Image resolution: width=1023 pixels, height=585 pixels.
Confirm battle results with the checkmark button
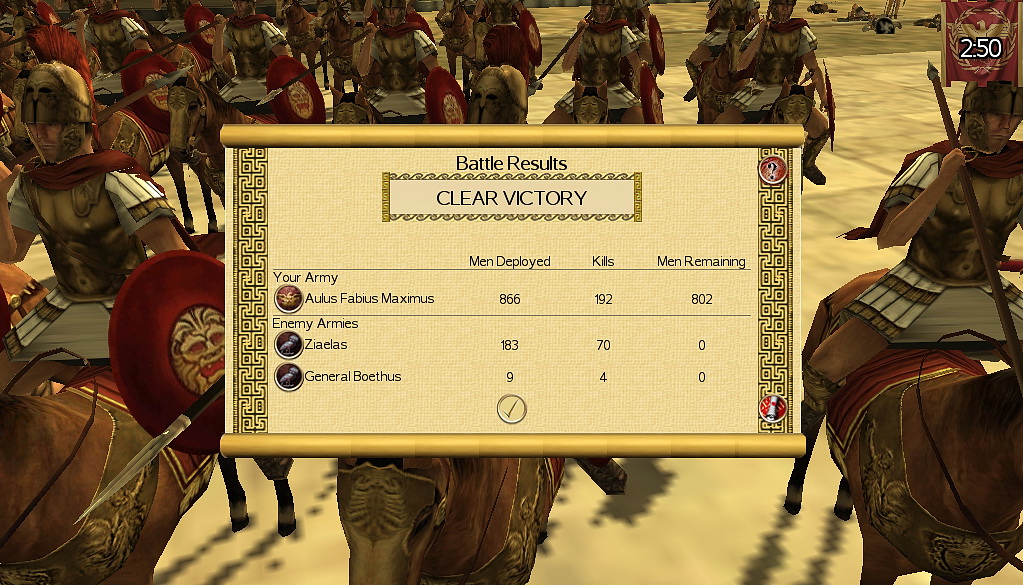511,408
